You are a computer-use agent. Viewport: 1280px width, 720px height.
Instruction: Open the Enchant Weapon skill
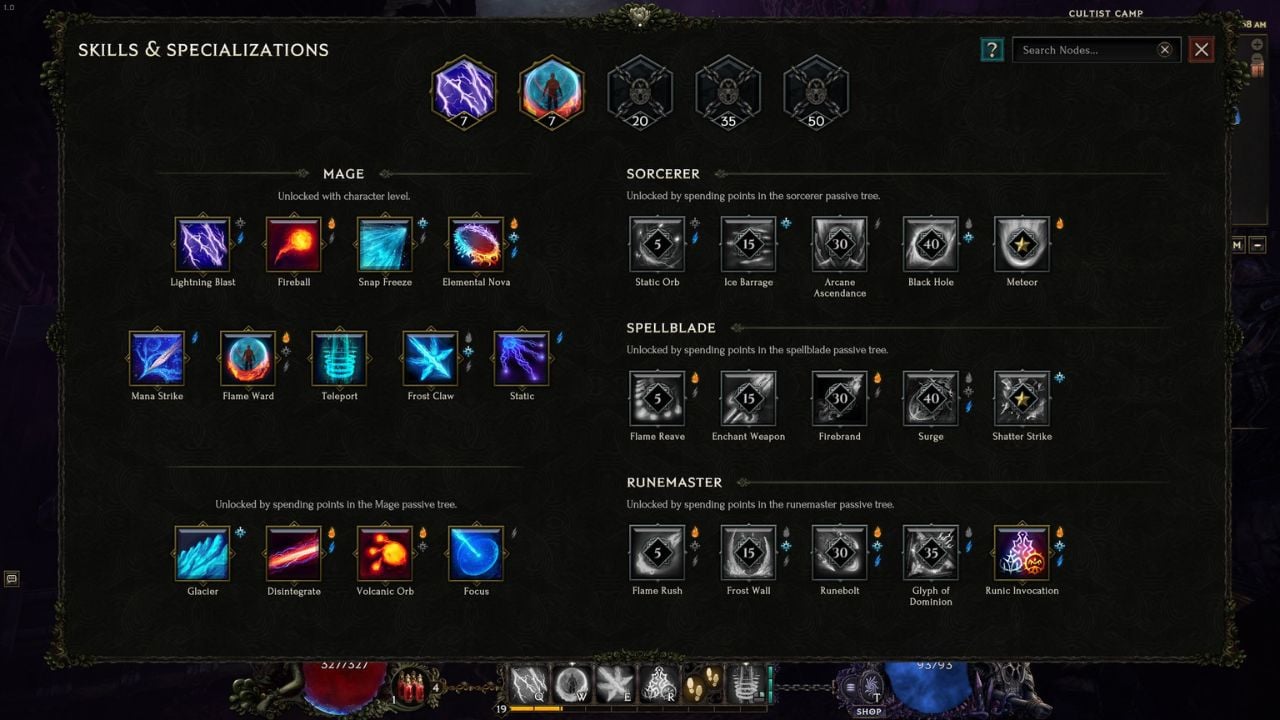click(x=748, y=397)
